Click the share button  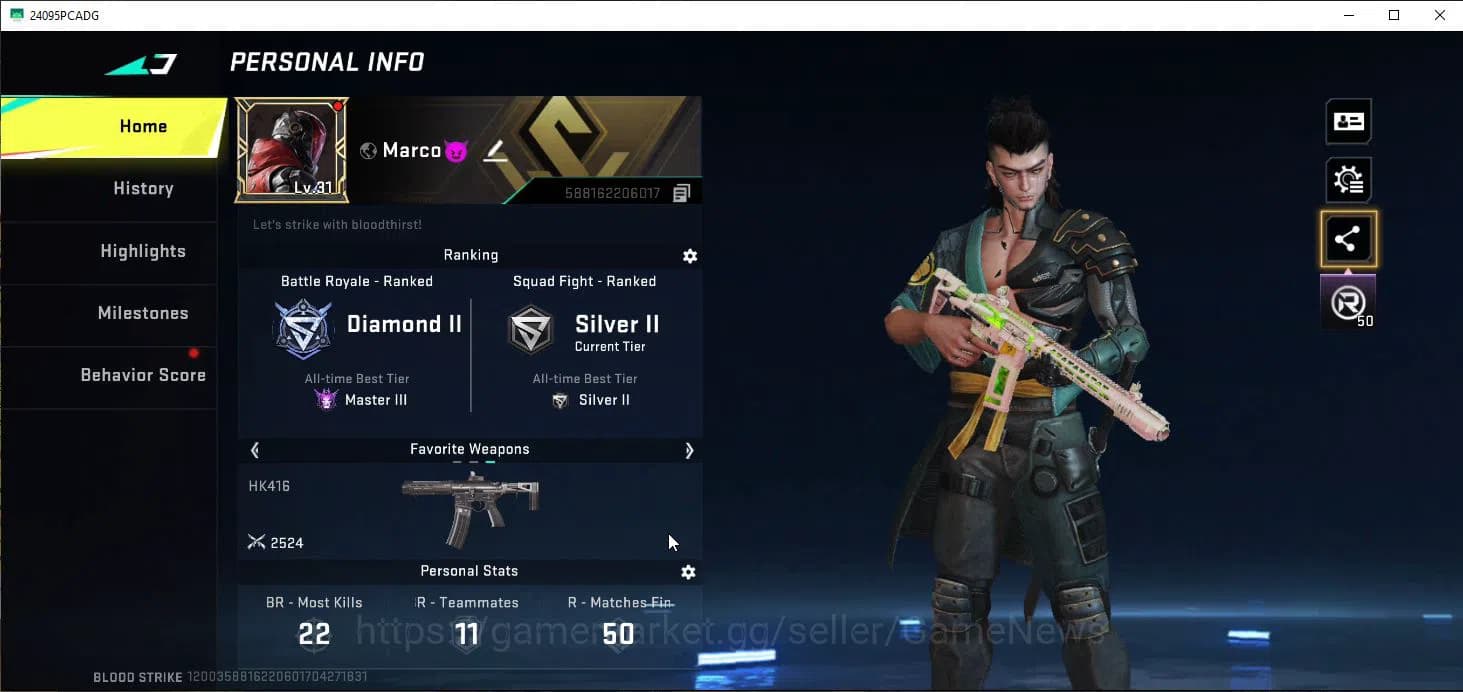(1347, 239)
